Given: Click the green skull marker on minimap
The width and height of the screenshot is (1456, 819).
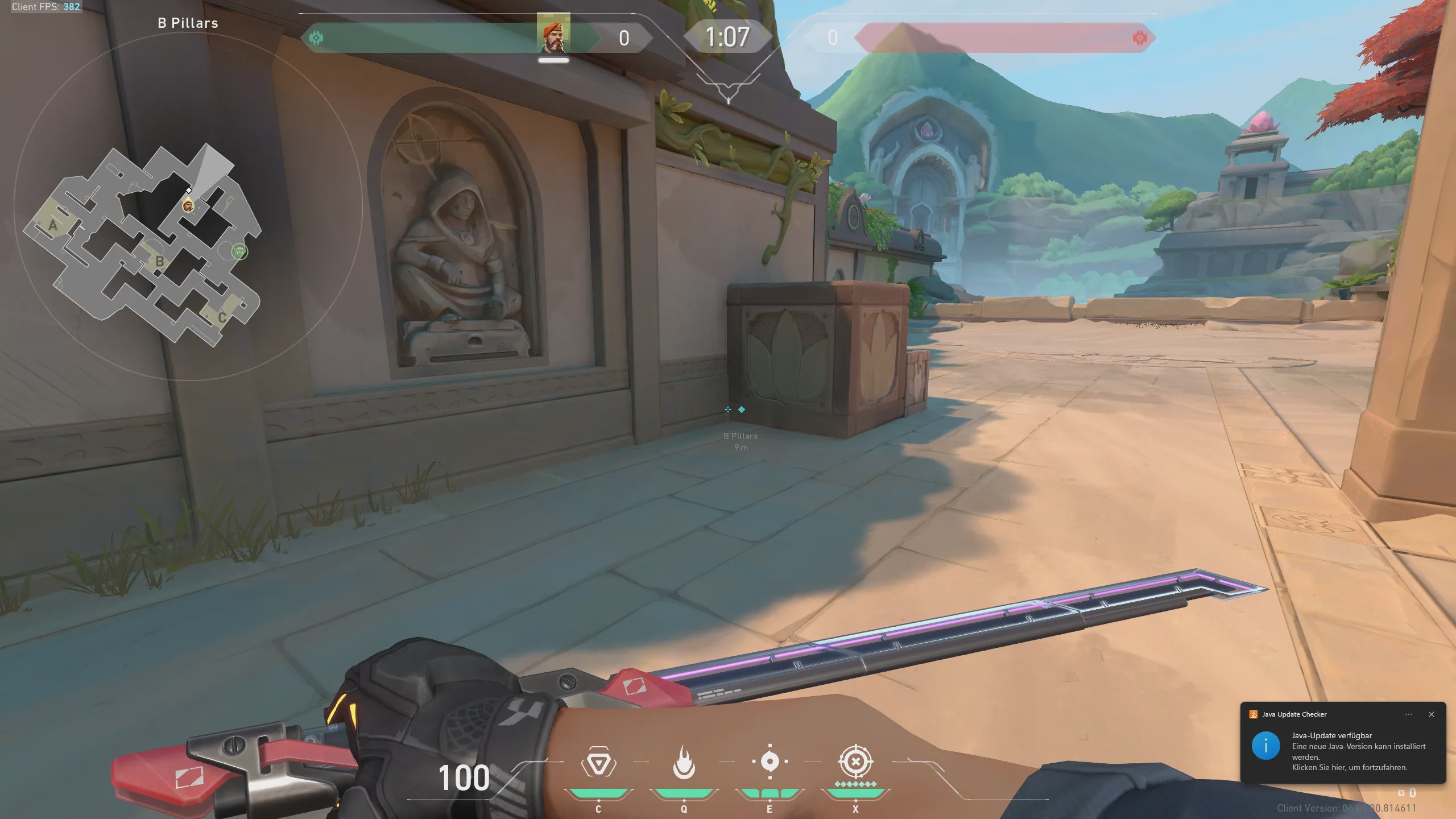Looking at the screenshot, I should [240, 251].
